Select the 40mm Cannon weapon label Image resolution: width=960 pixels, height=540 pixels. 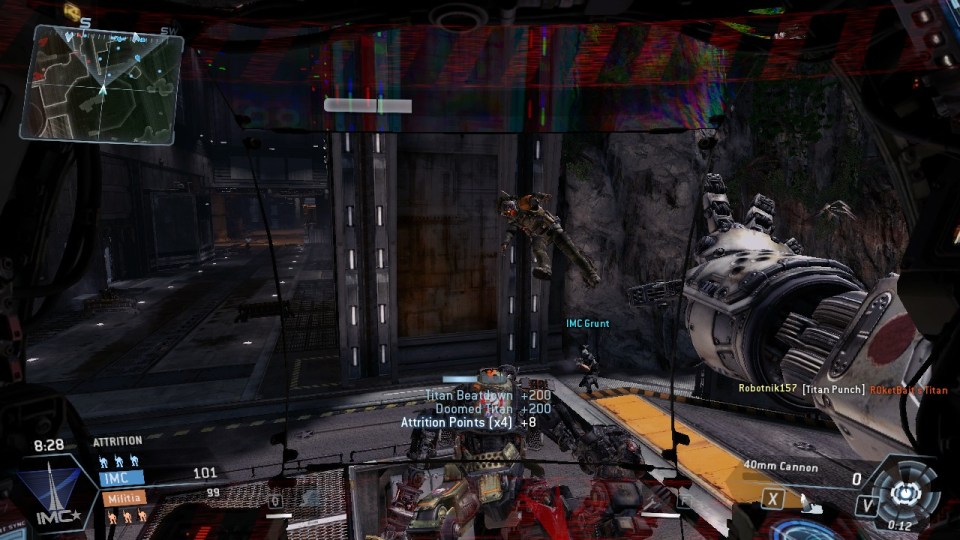[780, 467]
